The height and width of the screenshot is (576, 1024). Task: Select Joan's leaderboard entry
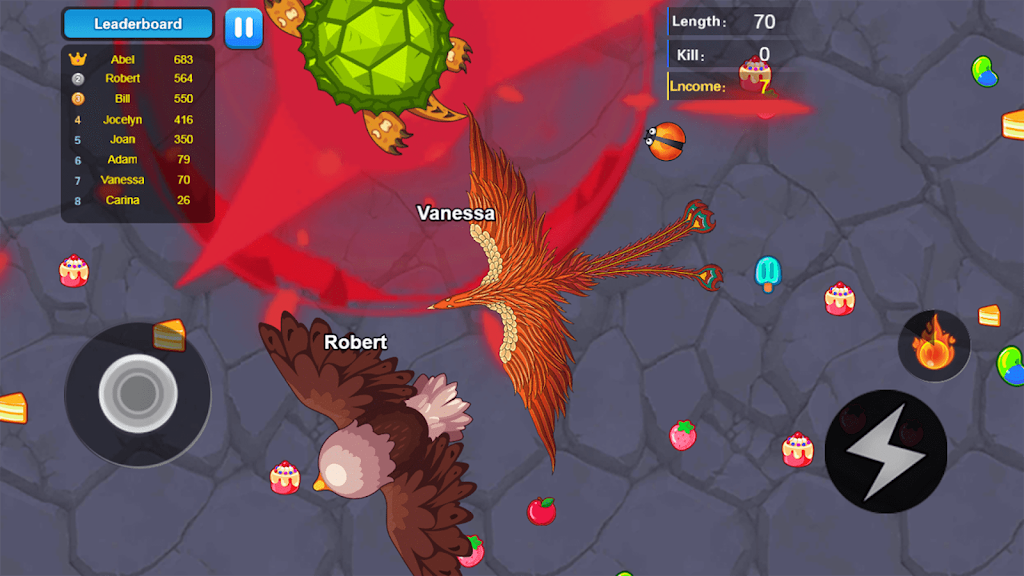[x=138, y=140]
